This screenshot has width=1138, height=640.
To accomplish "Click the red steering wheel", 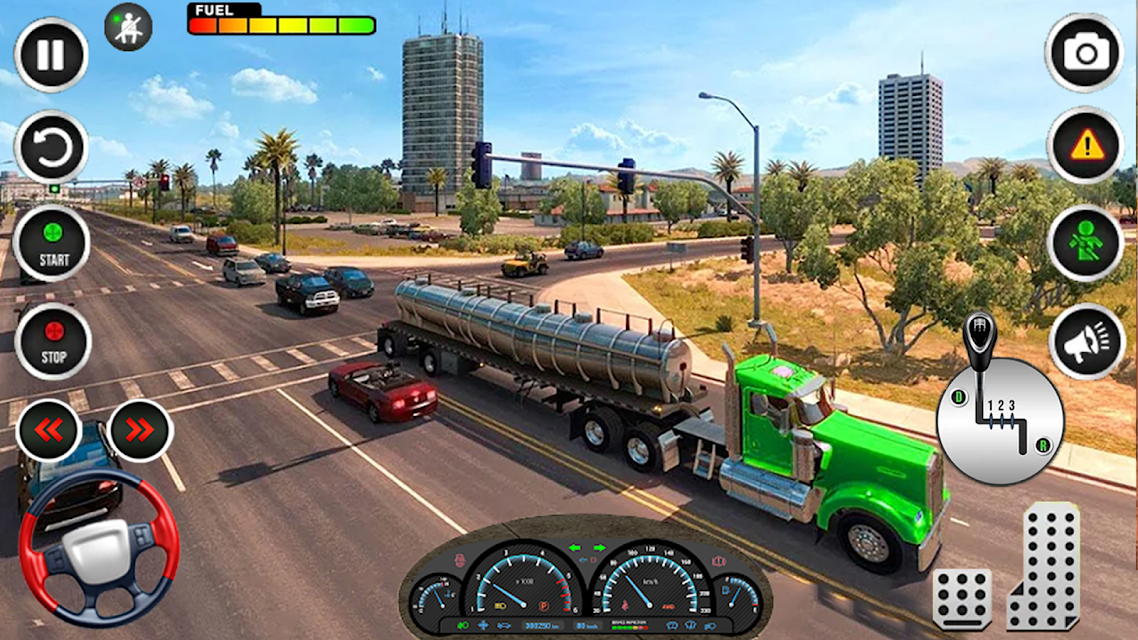I will coord(99,545).
